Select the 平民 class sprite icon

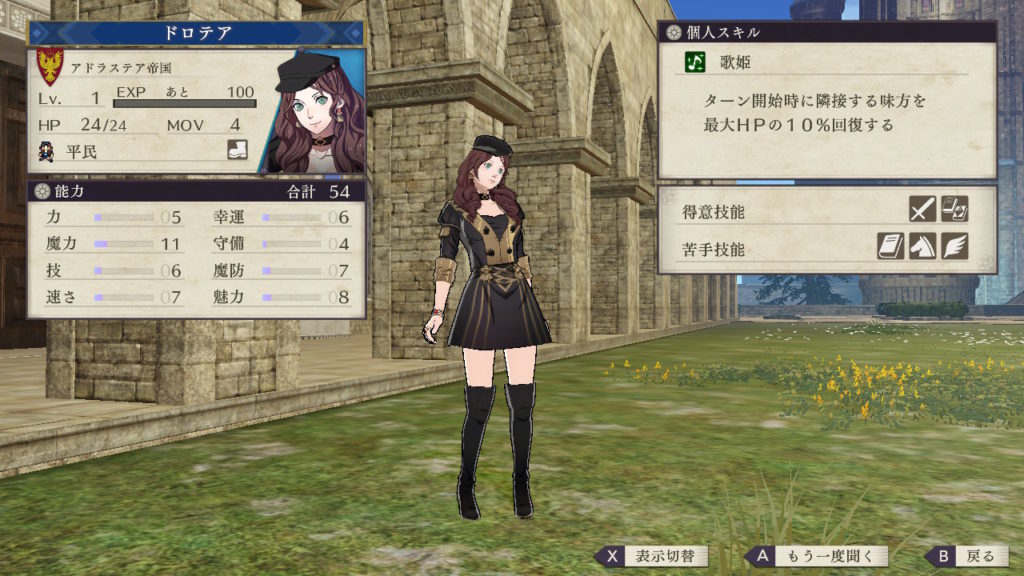[x=45, y=150]
